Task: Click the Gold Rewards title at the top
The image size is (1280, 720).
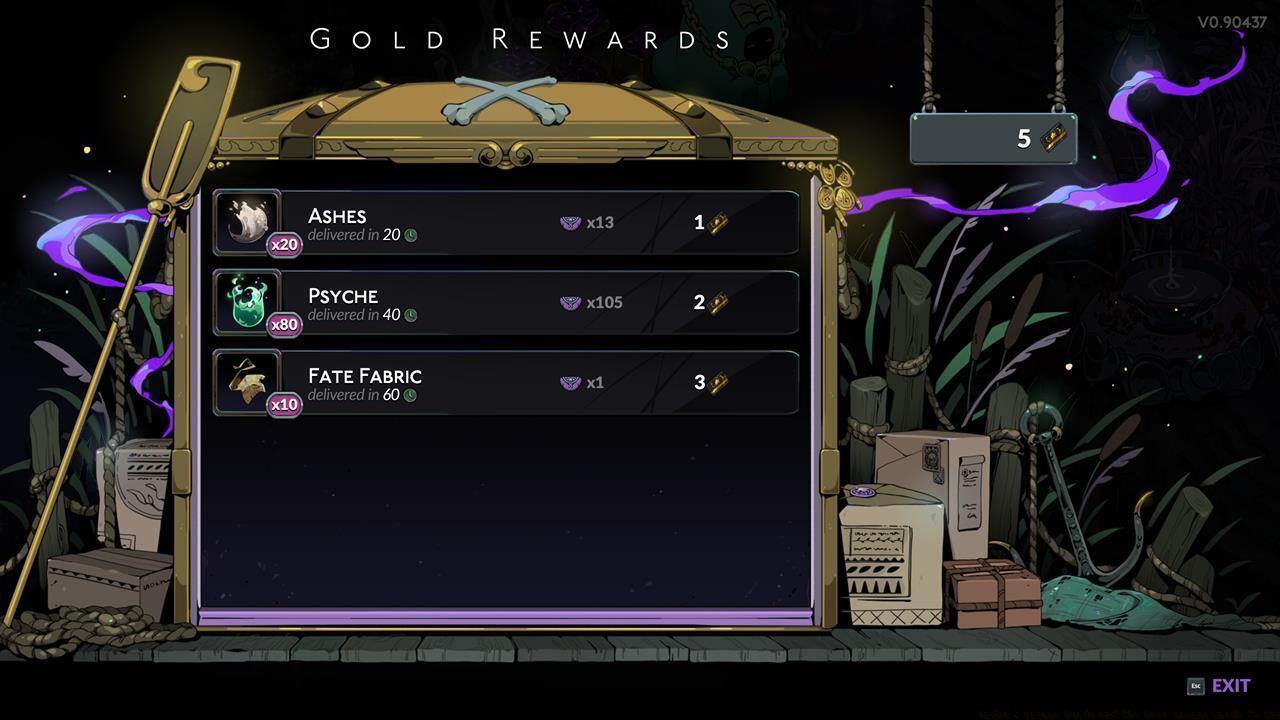Action: [521, 40]
